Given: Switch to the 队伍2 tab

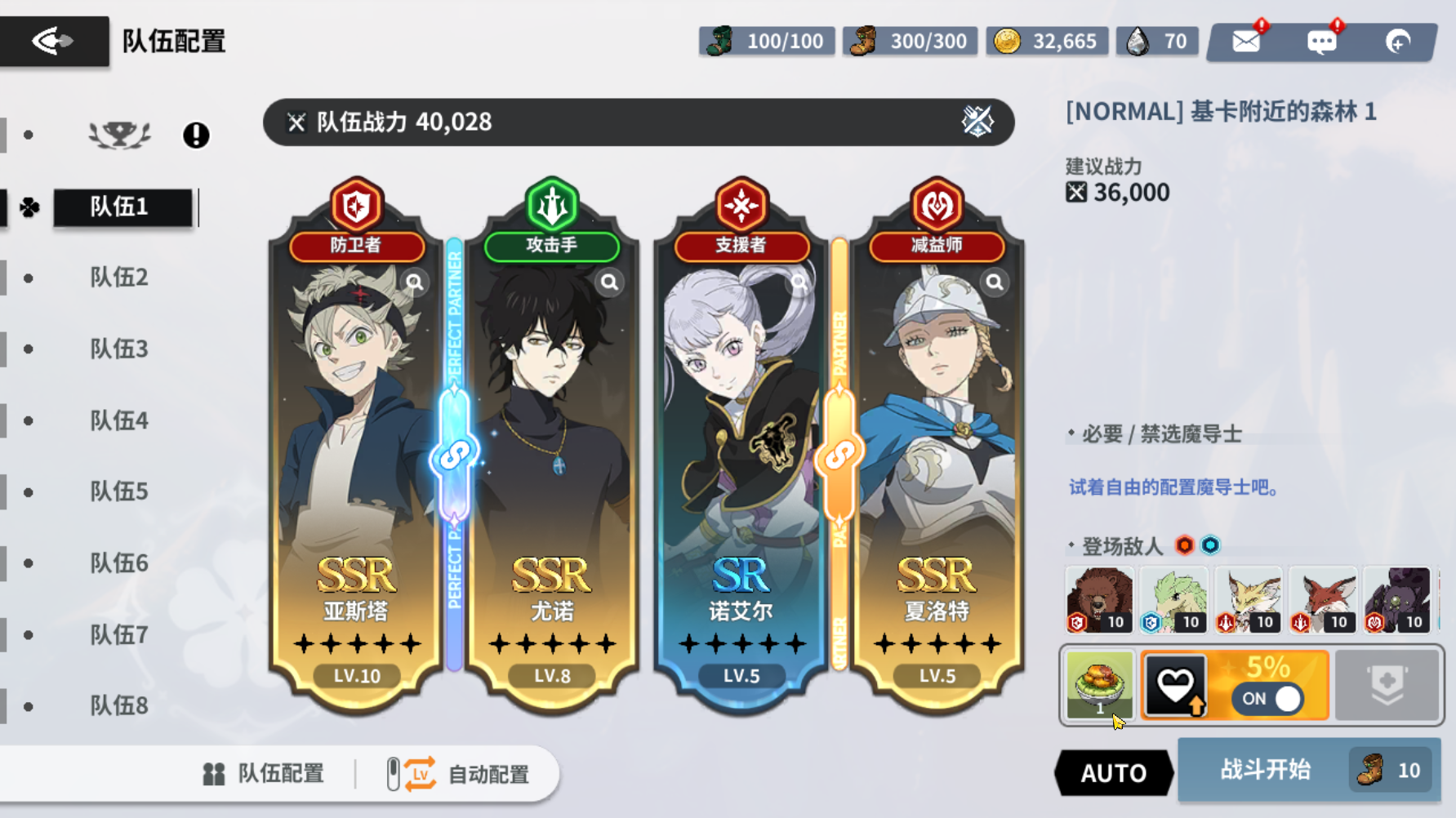Looking at the screenshot, I should [x=118, y=278].
